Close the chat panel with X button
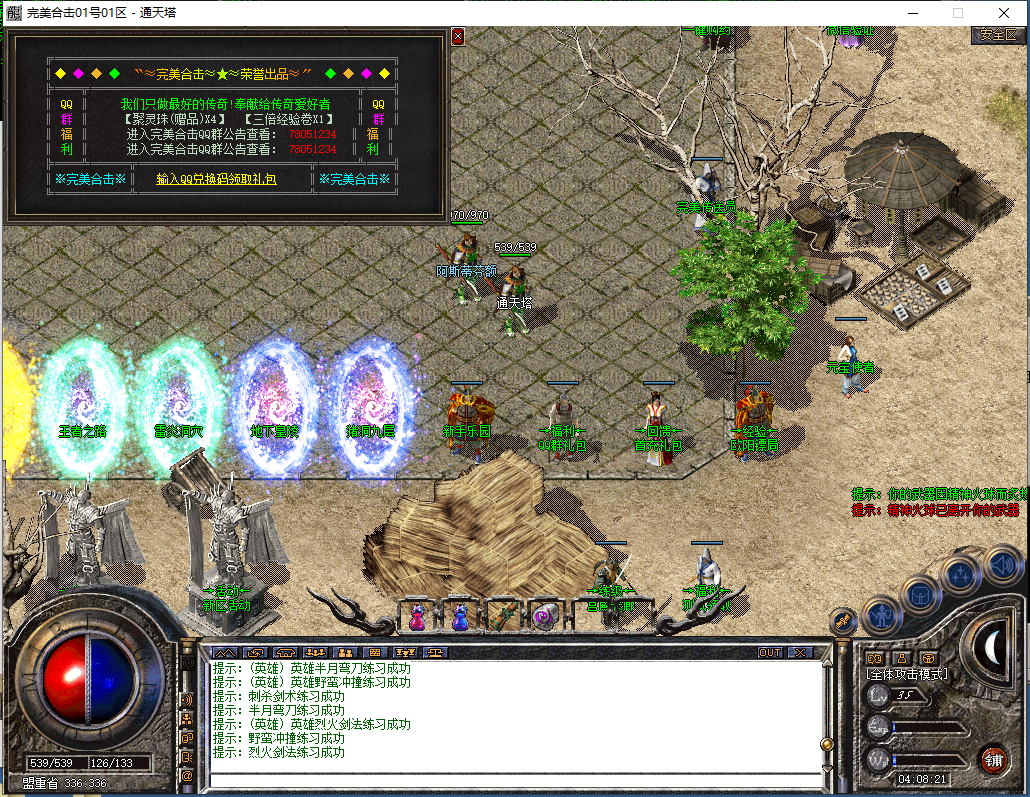The image size is (1030, 797). 800,652
